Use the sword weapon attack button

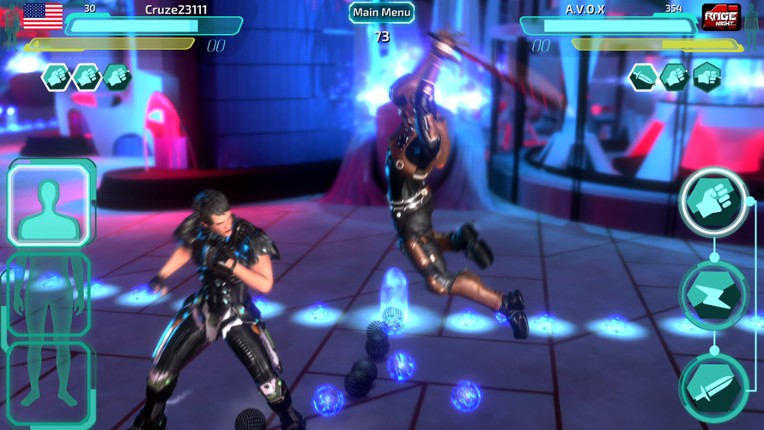point(714,387)
